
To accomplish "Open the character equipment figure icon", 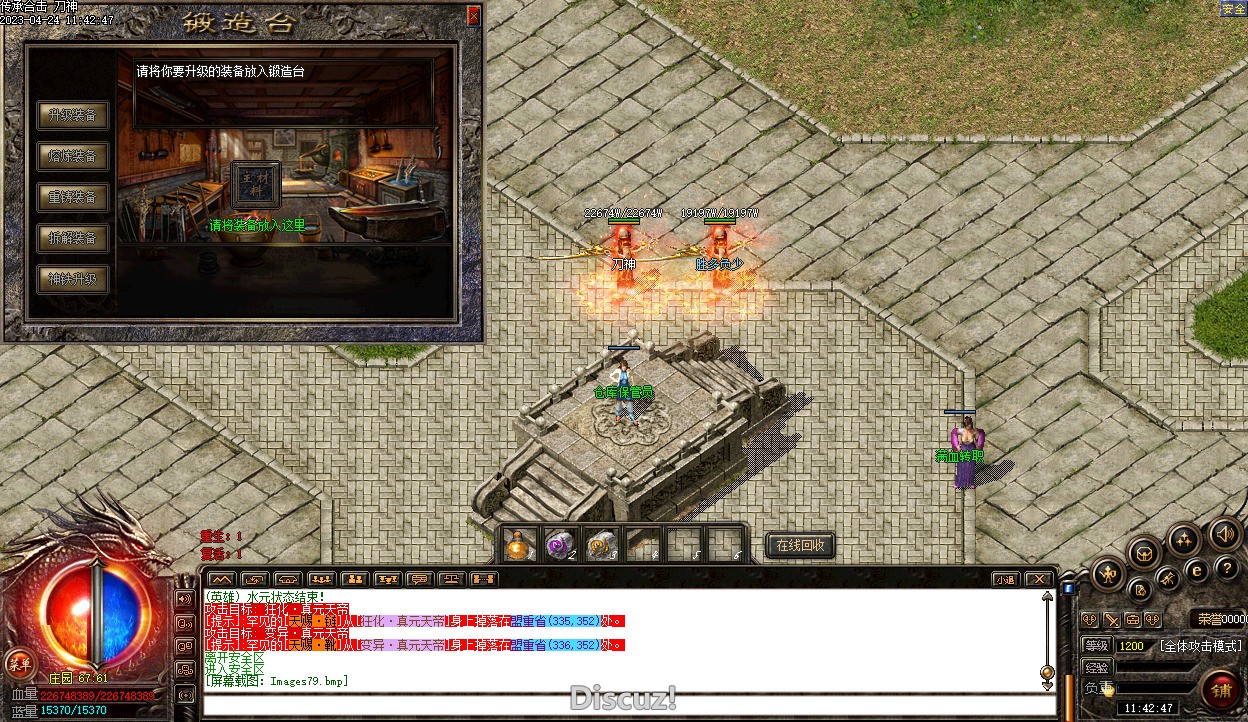I will pyautogui.click(x=1108, y=573).
